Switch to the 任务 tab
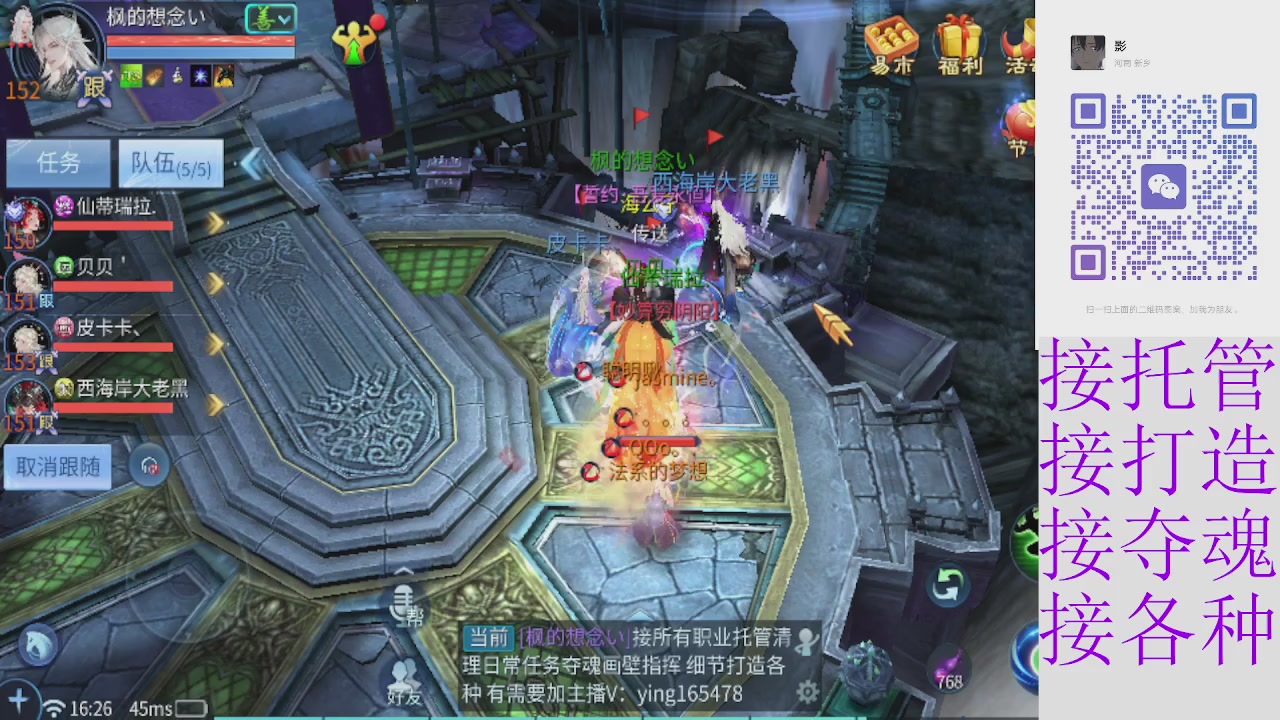 coord(57,162)
